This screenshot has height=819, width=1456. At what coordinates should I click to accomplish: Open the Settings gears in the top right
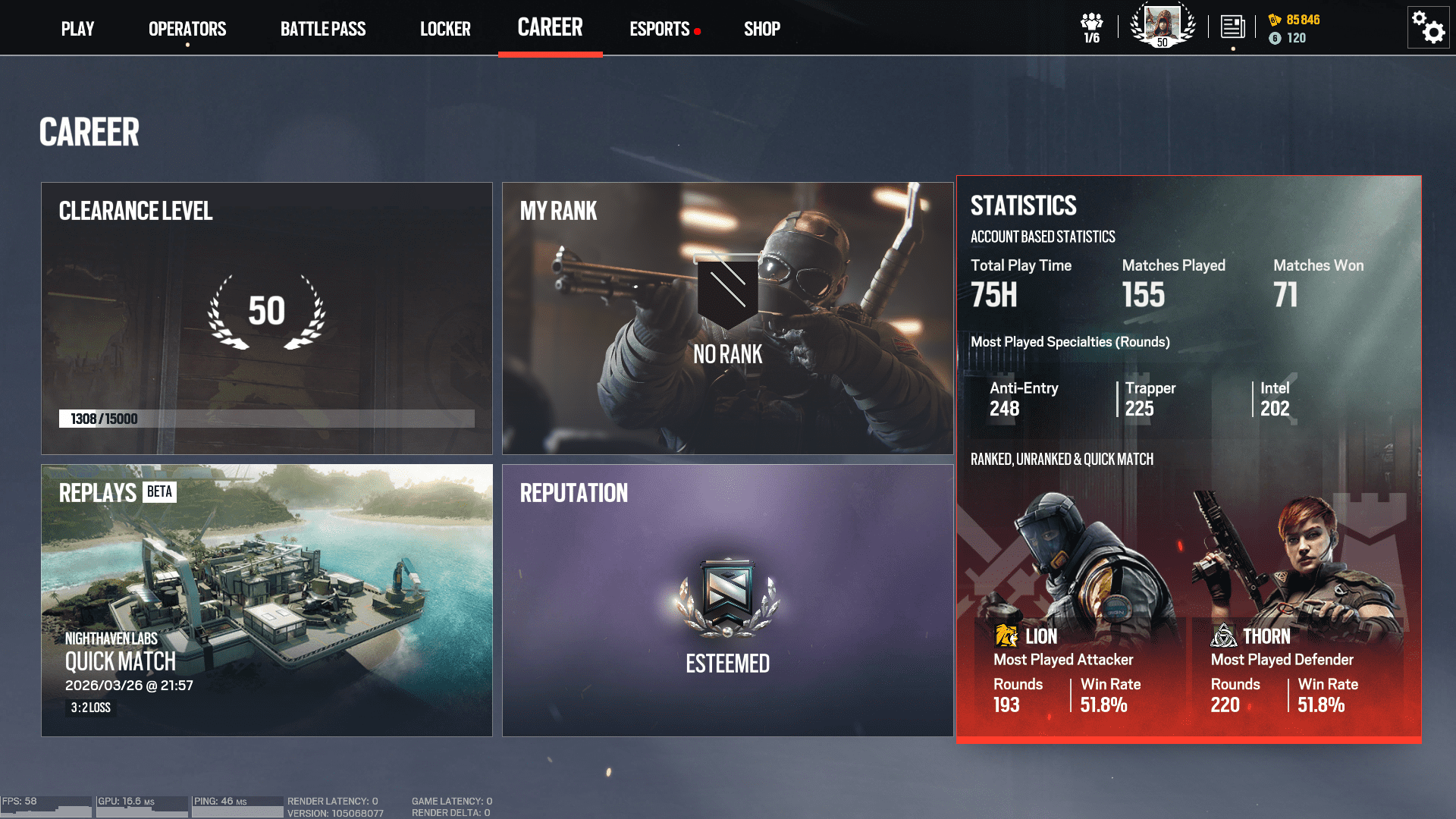pyautogui.click(x=1428, y=27)
